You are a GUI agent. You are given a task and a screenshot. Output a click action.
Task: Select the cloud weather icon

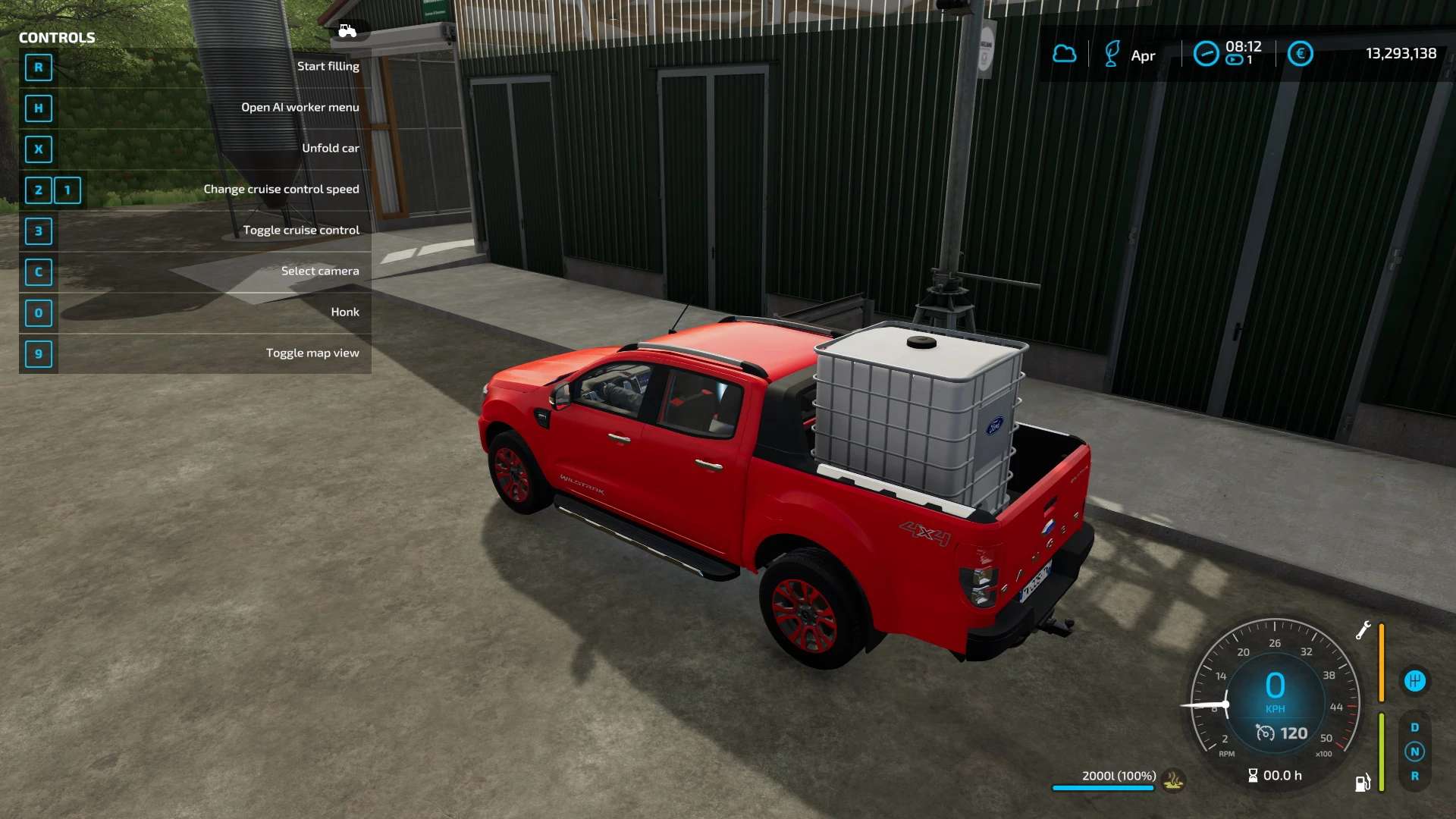tap(1065, 54)
